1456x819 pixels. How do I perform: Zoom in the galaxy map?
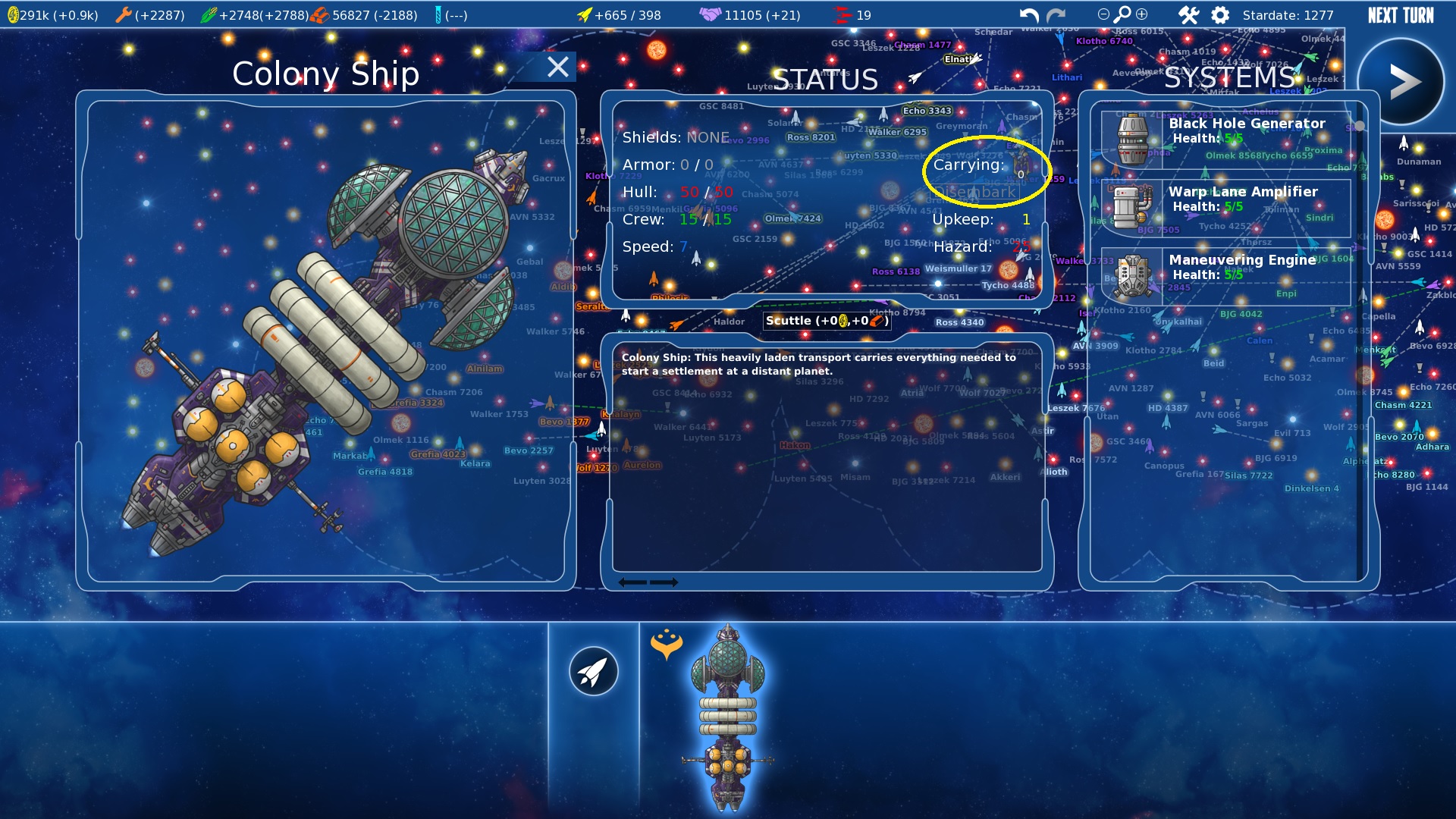click(1142, 14)
